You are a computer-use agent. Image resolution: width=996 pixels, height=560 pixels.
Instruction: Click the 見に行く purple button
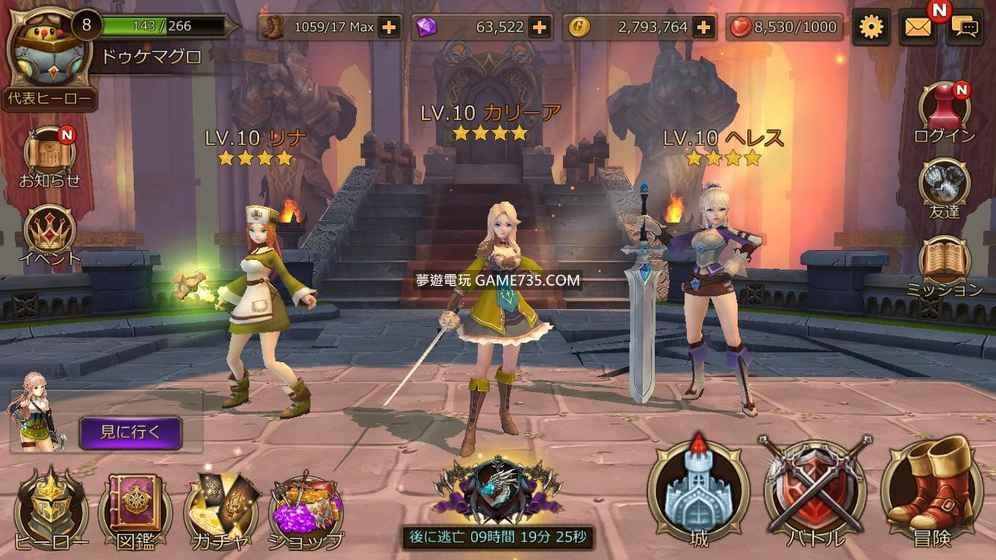tap(130, 433)
